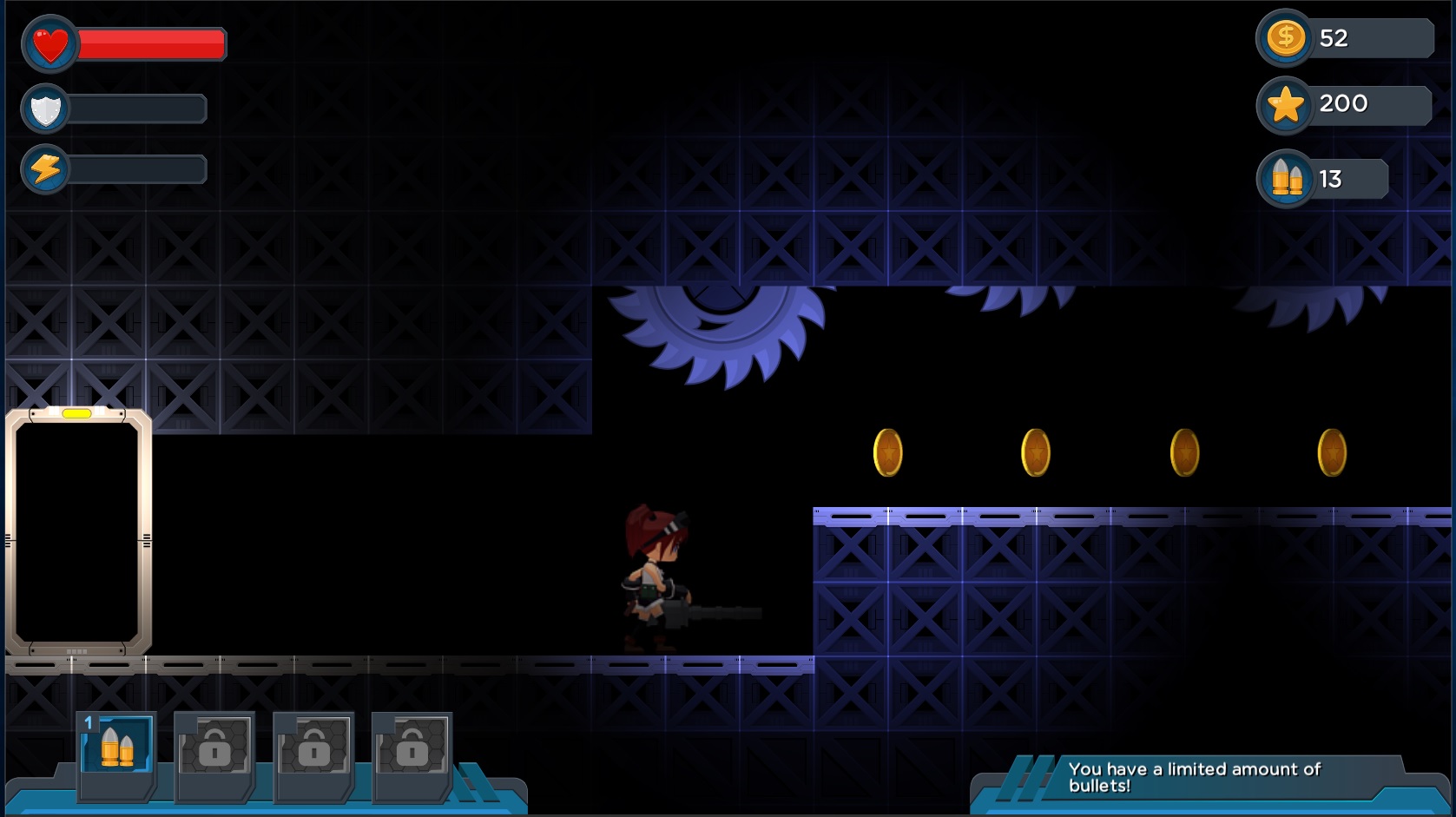Click the empty energy progress bar
Screen dimensions: 1456x817
click(x=139, y=168)
